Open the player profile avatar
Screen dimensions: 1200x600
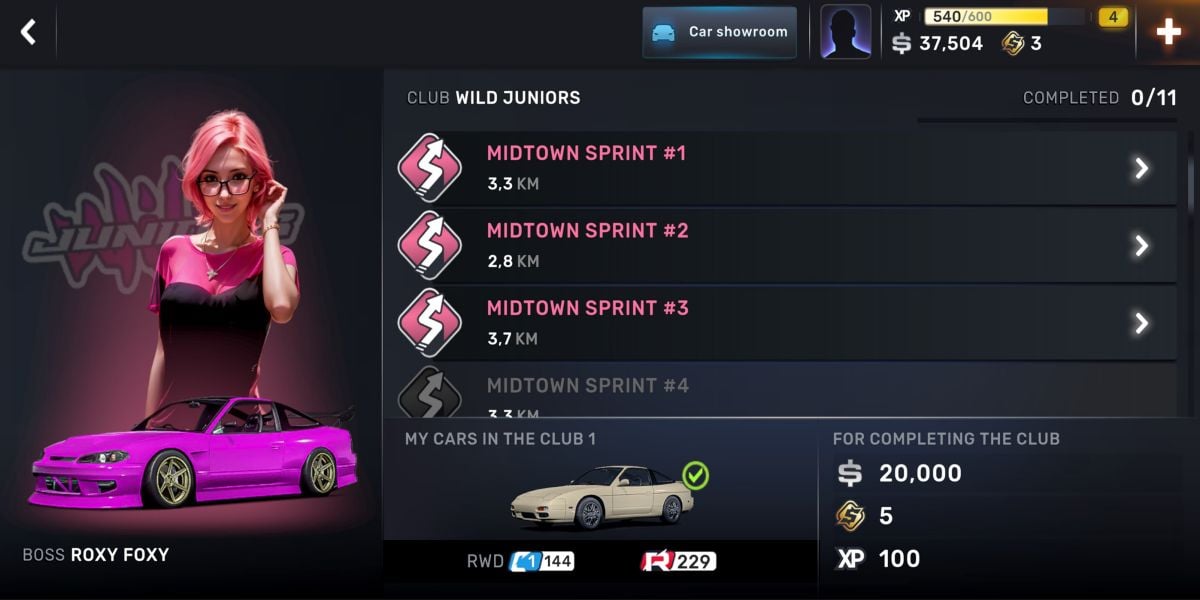(x=845, y=32)
